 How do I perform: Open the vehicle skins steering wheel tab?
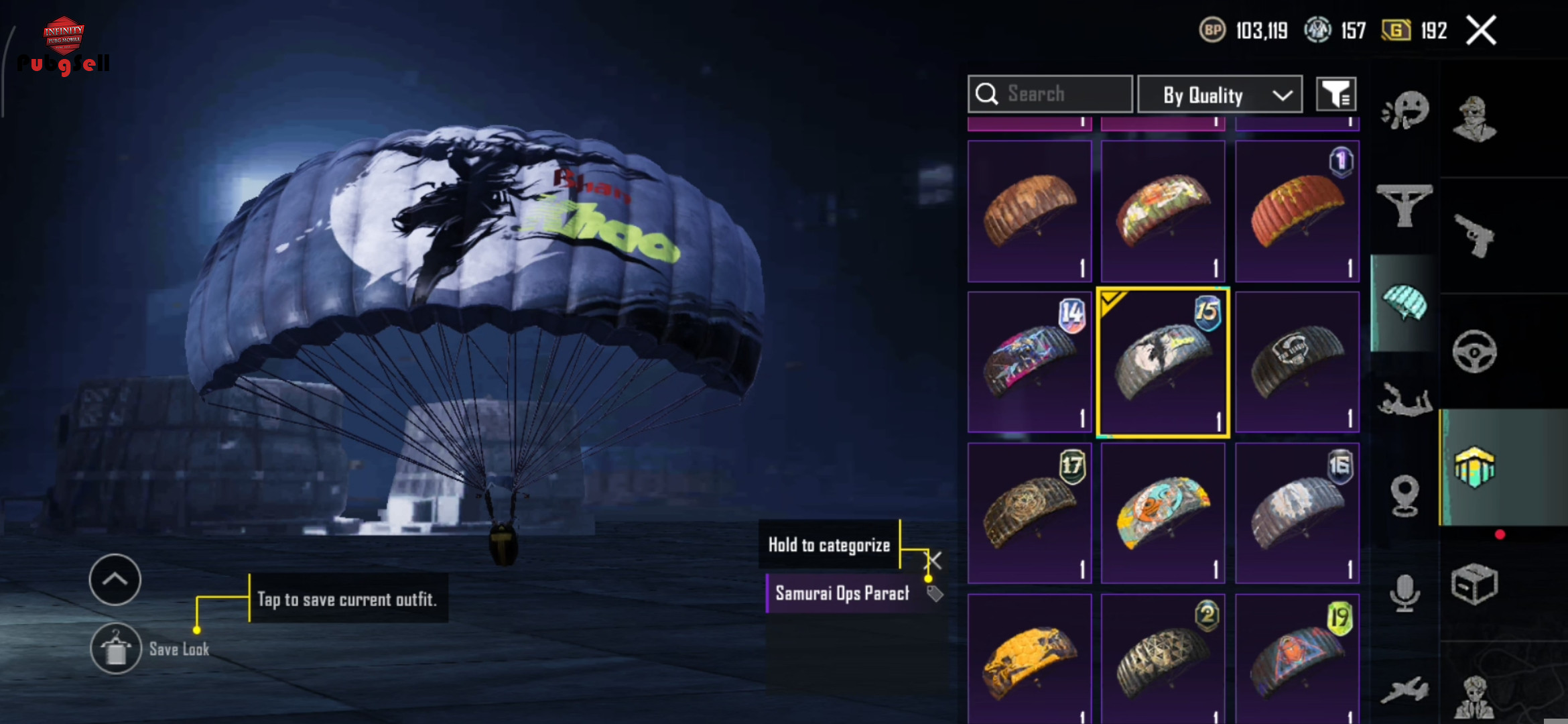point(1474,351)
